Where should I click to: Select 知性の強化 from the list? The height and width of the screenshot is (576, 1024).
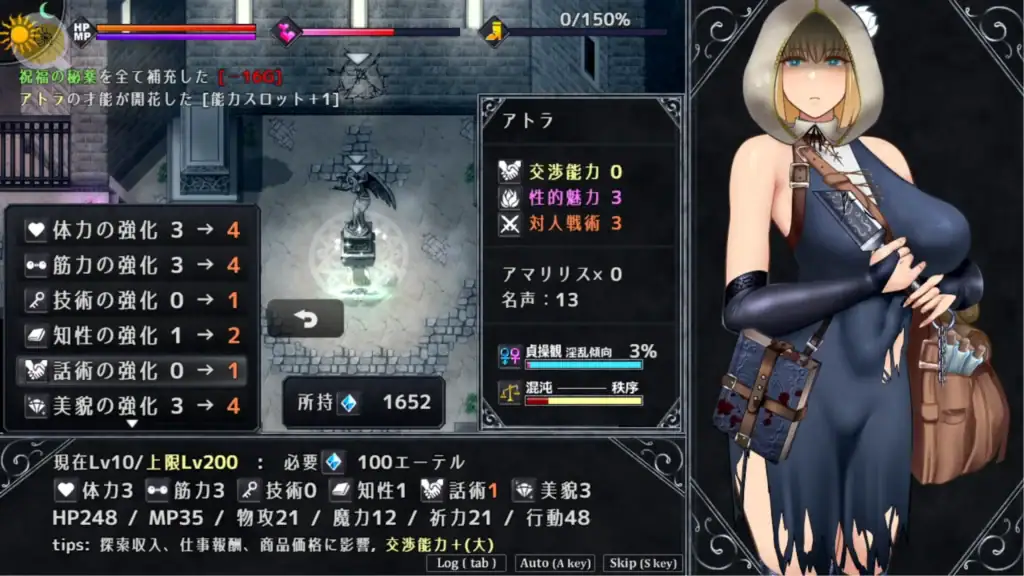132,335
